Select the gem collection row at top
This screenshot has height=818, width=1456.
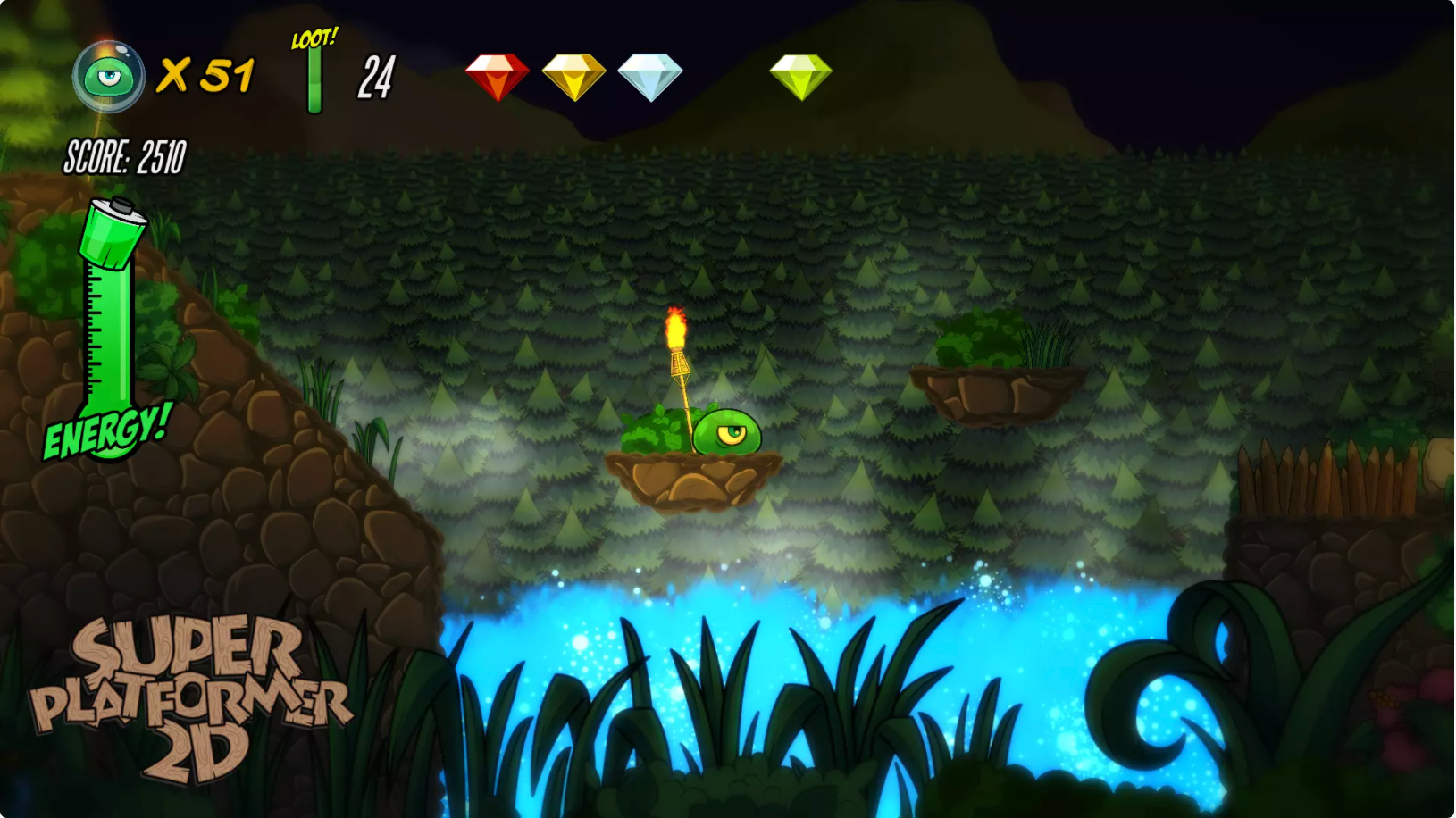click(x=648, y=74)
